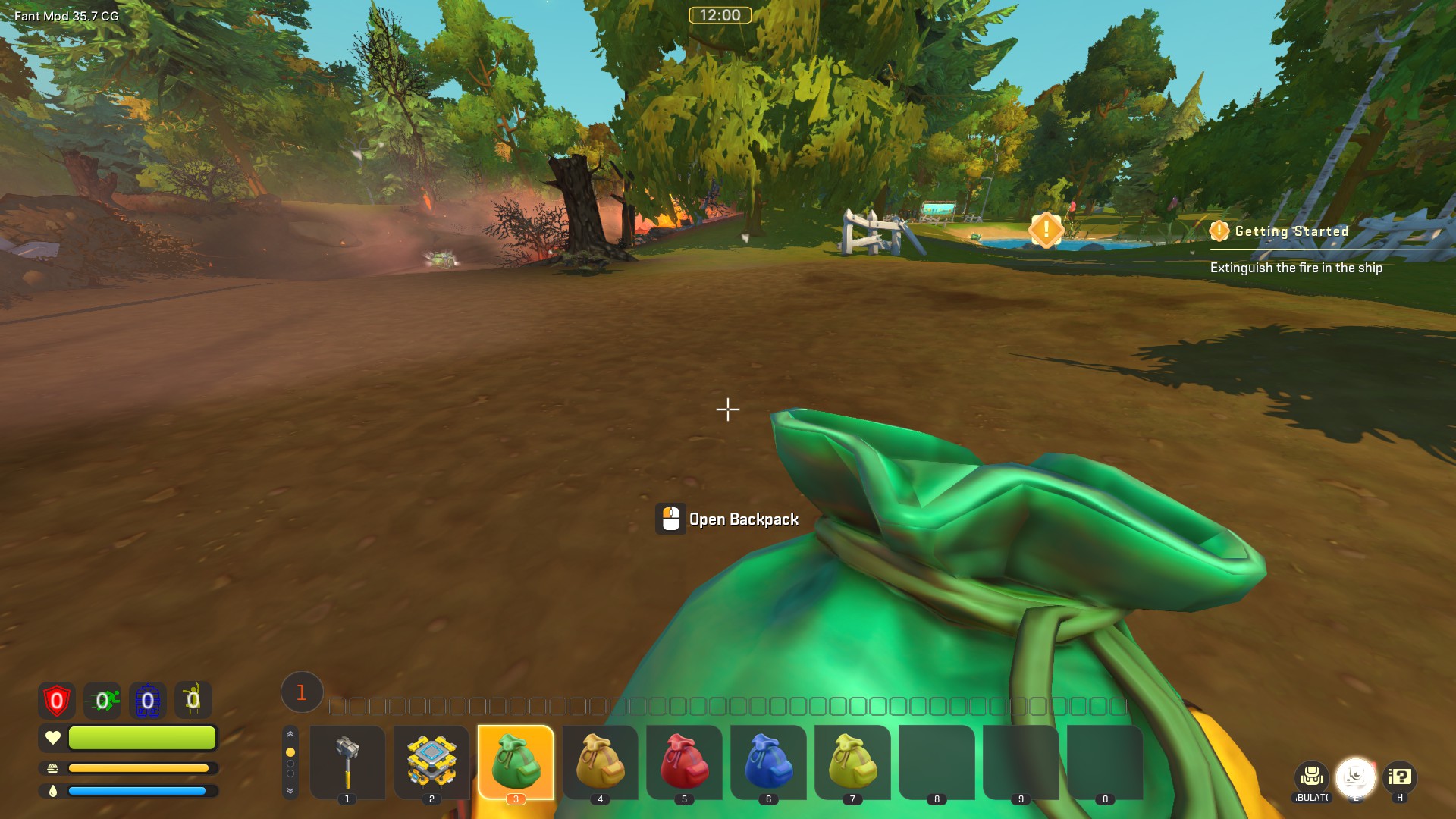1456x819 pixels.
Task: Choose the yellow-blue block in hotbar slot 2
Action: (431, 761)
